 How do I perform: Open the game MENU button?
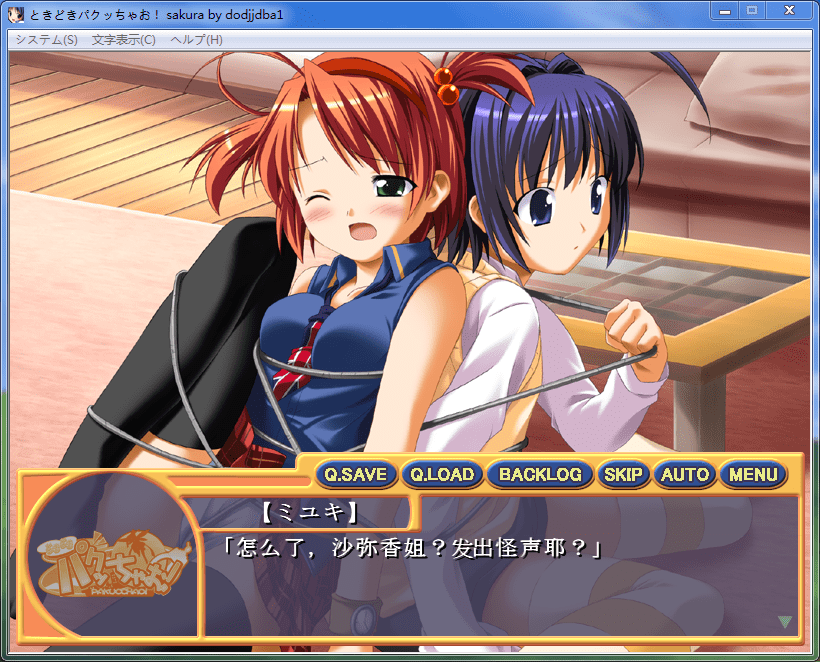point(753,475)
